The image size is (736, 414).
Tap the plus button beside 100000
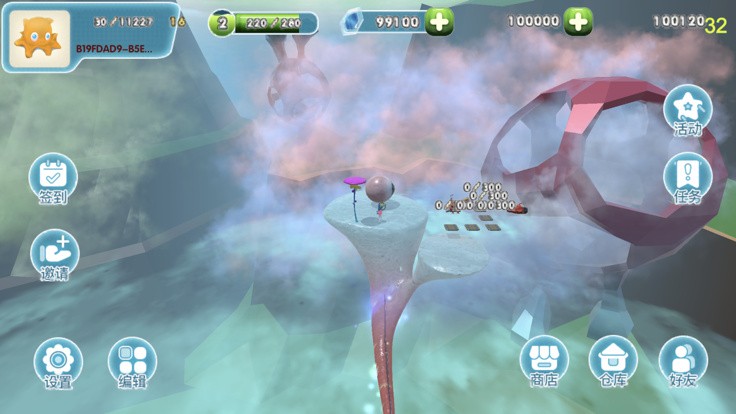[578, 21]
